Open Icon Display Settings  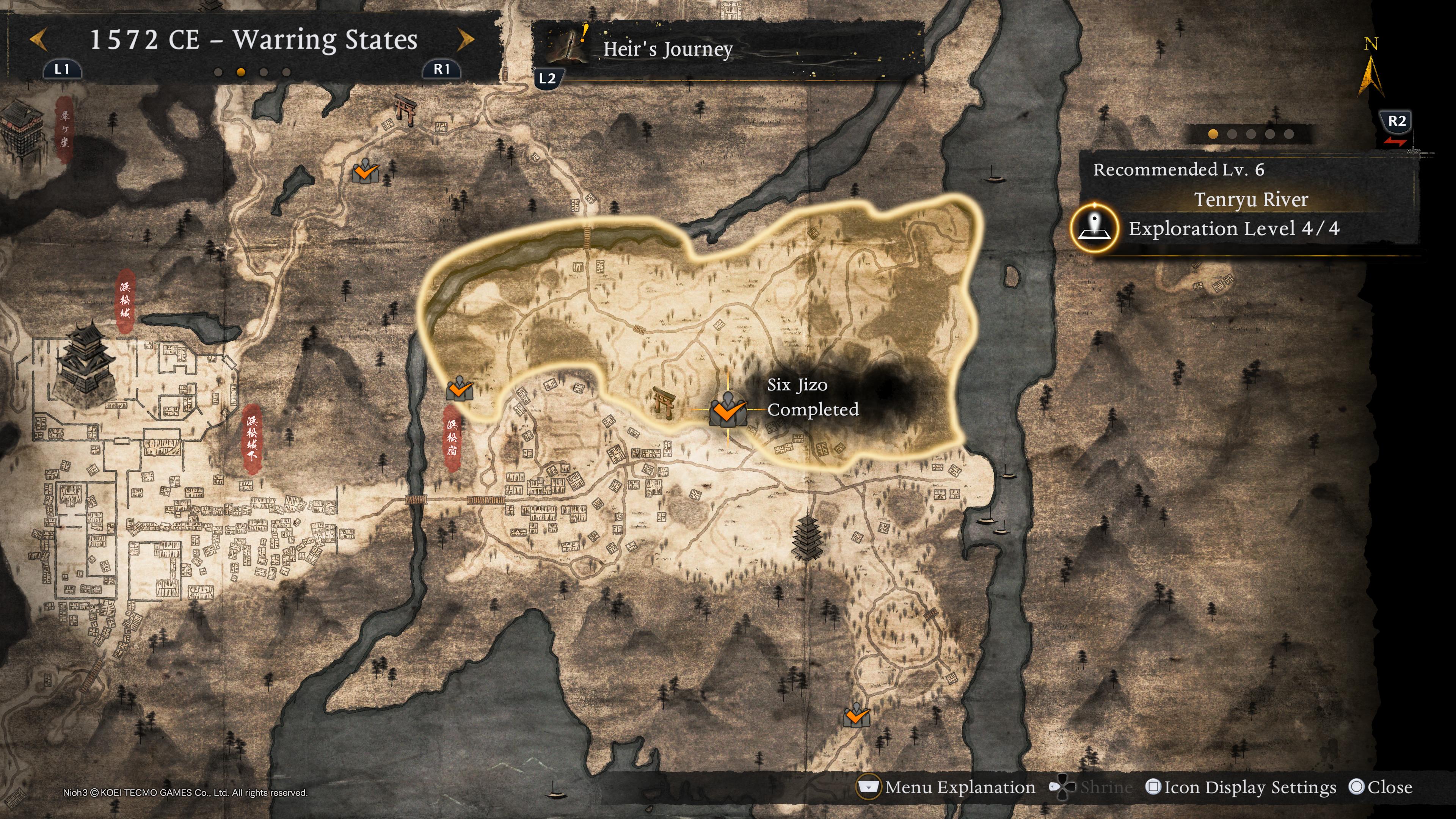tap(1241, 788)
